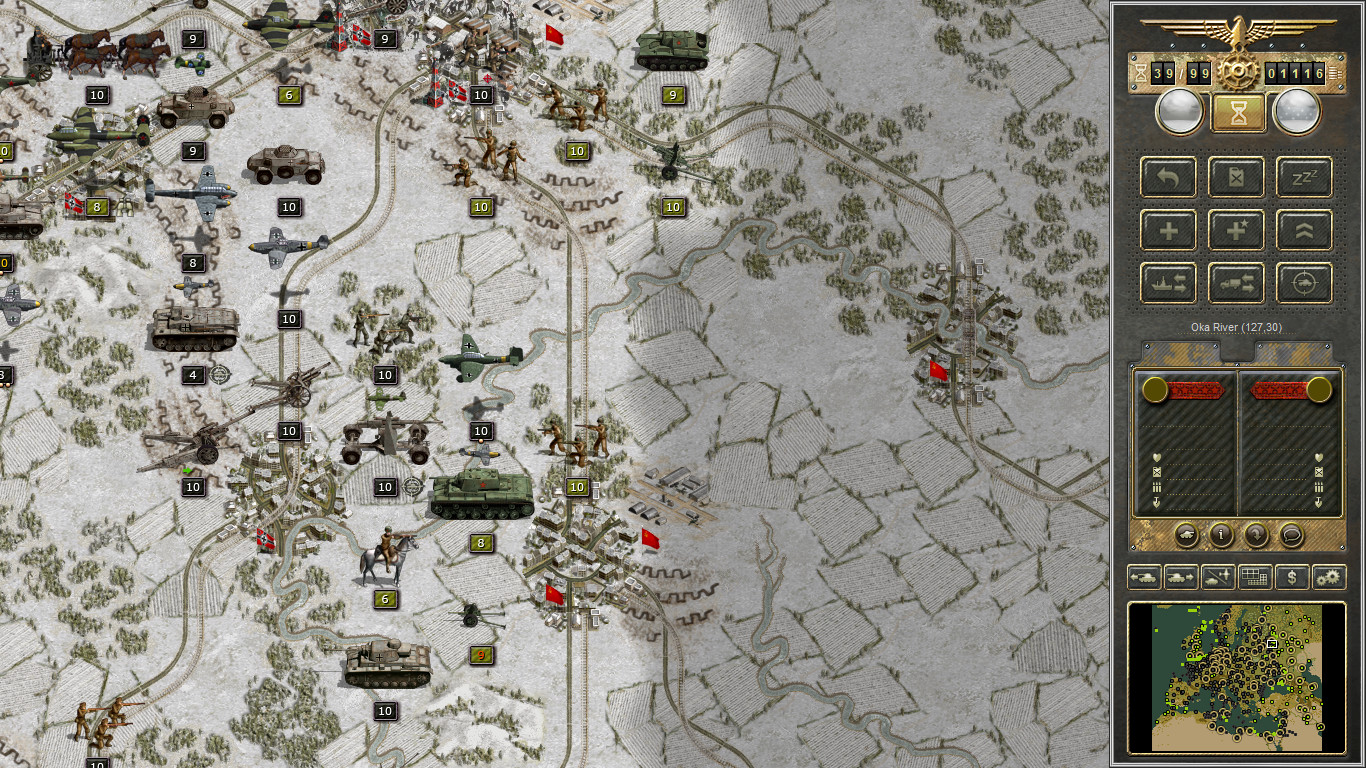Reinforce the selected unit with plus icon

pos(1167,230)
